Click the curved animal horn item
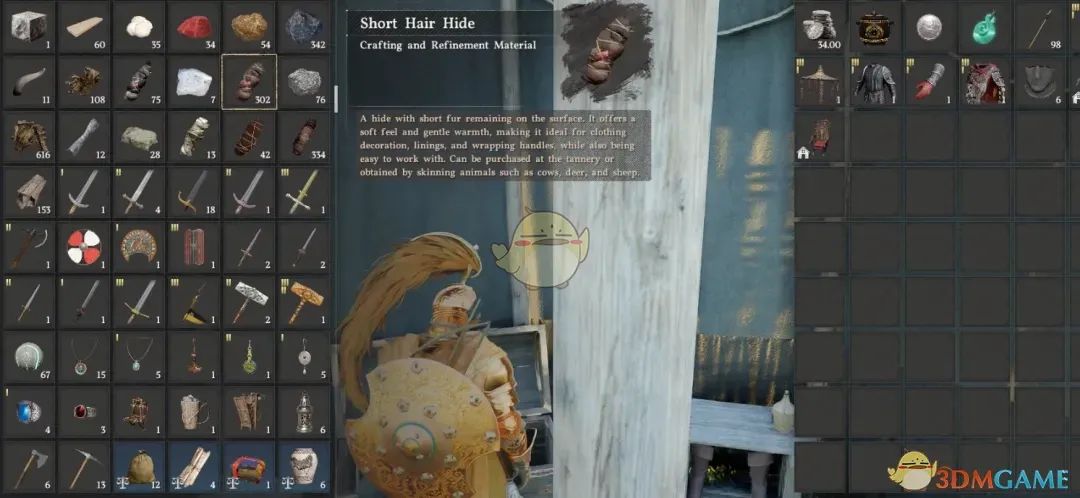1080x498 pixels. tap(28, 82)
